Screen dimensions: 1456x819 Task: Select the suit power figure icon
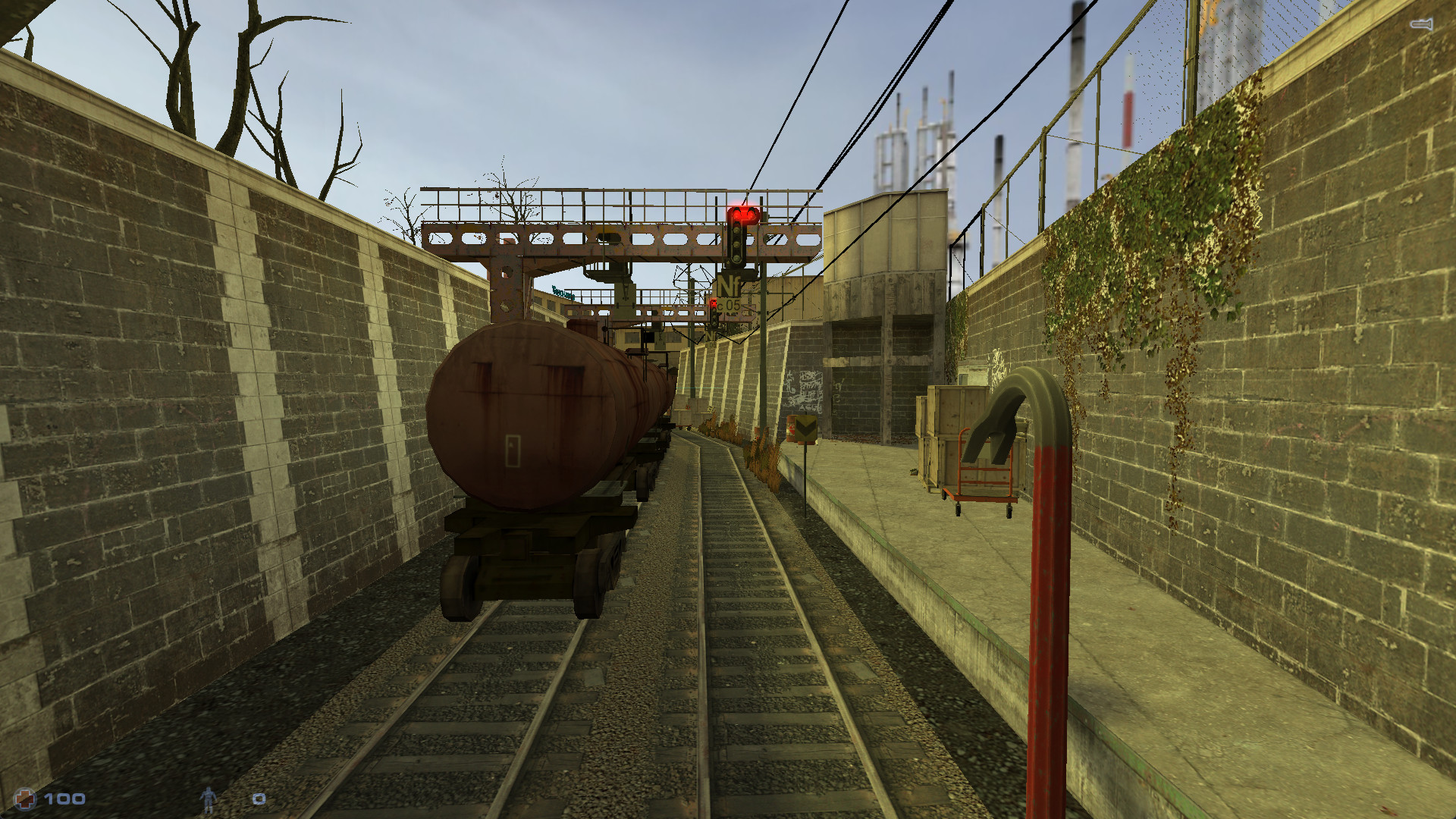209,800
